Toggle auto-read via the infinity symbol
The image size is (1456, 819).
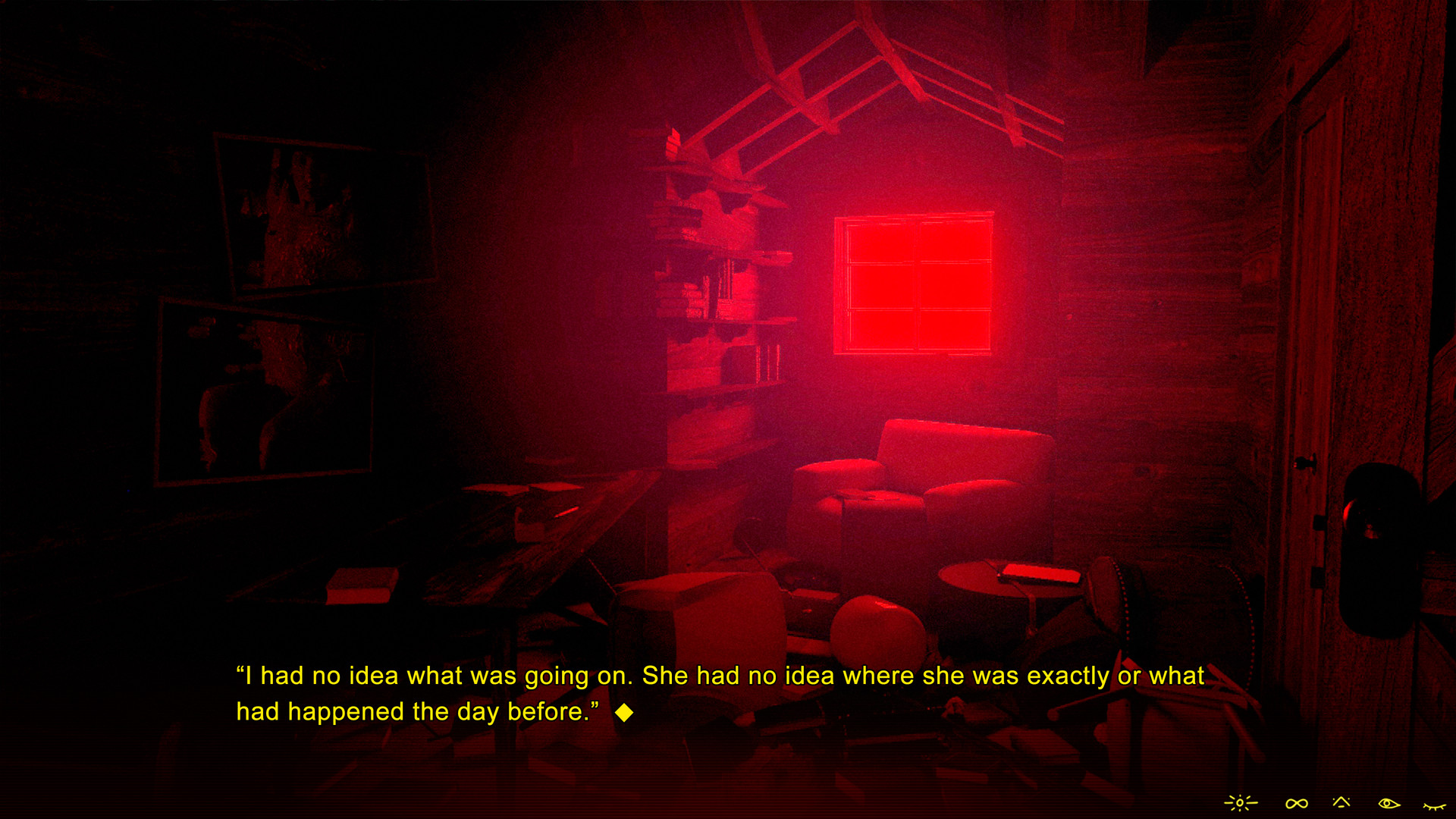pos(1297,802)
